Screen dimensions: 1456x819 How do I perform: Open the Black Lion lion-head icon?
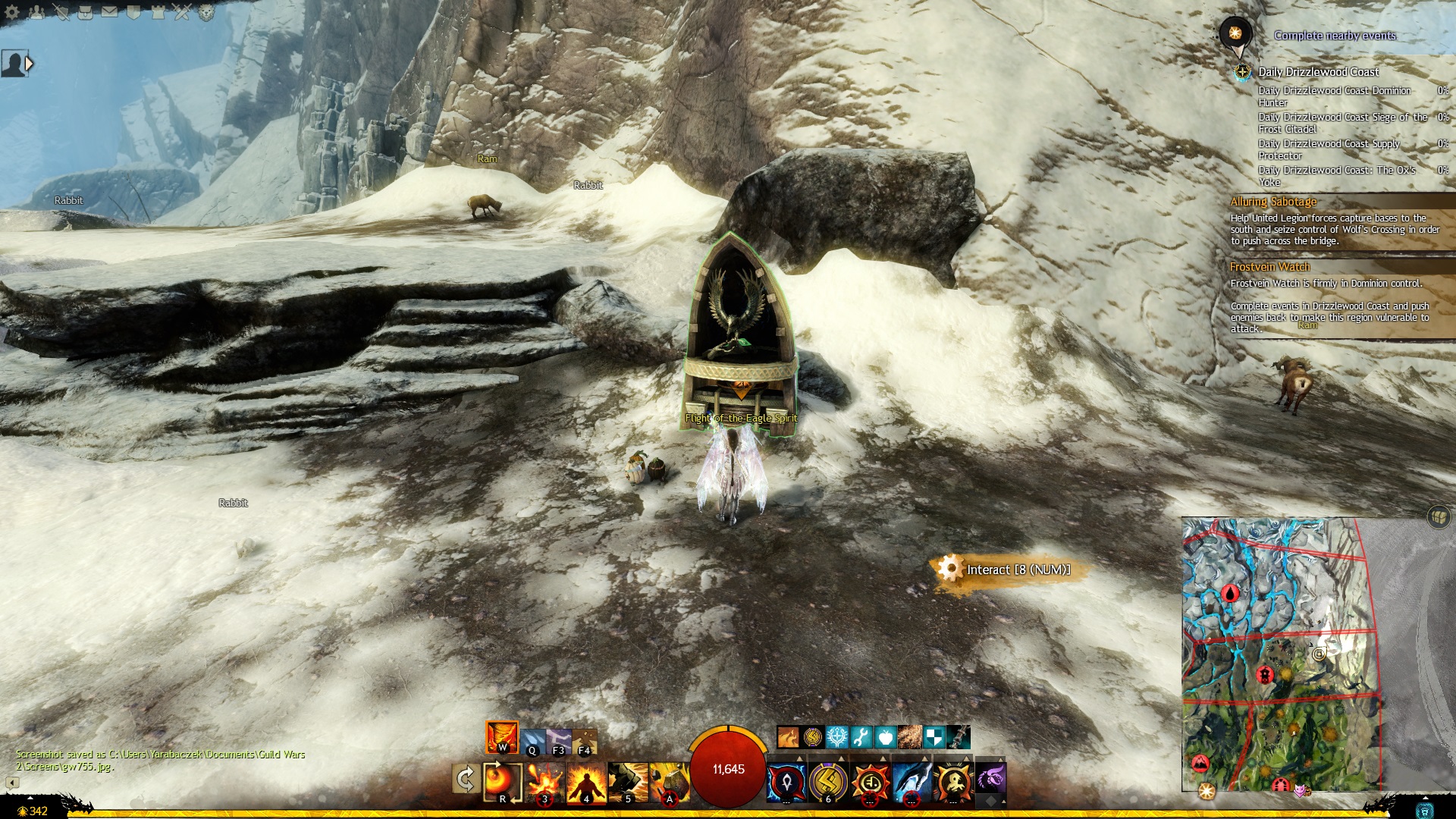pos(206,12)
